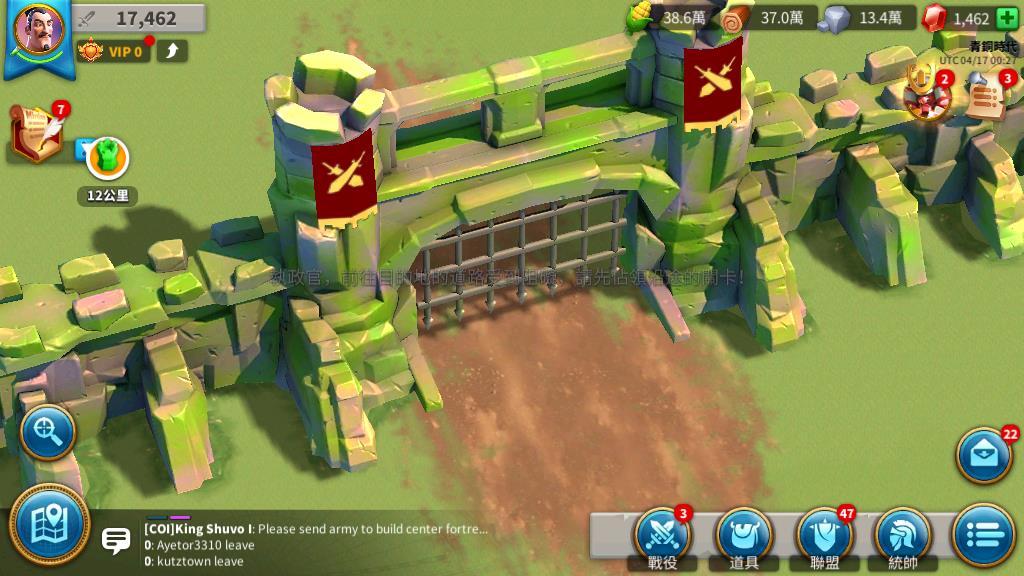The width and height of the screenshot is (1024, 576).
Task: Tap the stone resource counter
Action: coord(866,18)
